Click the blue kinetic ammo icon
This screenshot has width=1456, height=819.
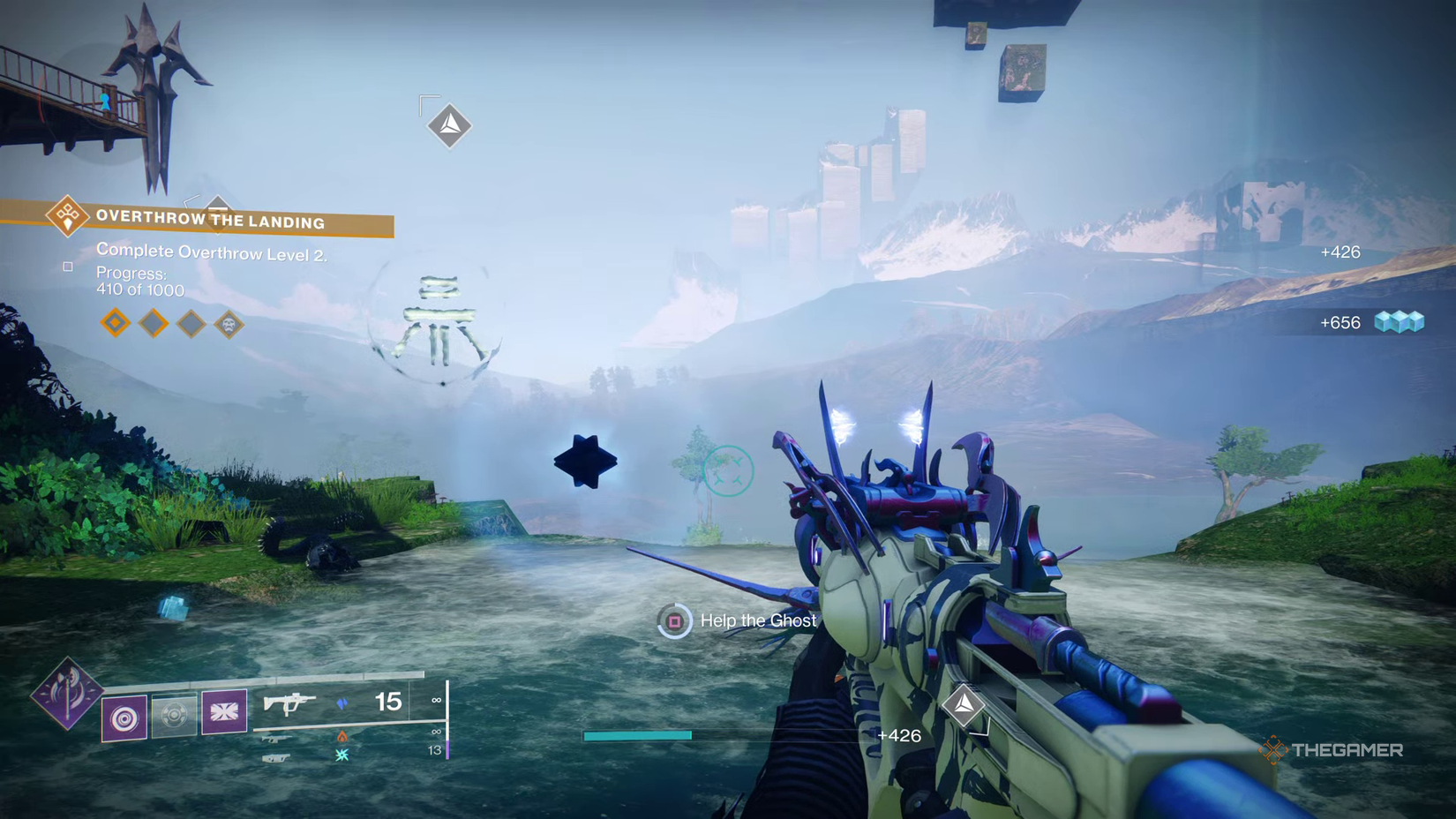342,703
